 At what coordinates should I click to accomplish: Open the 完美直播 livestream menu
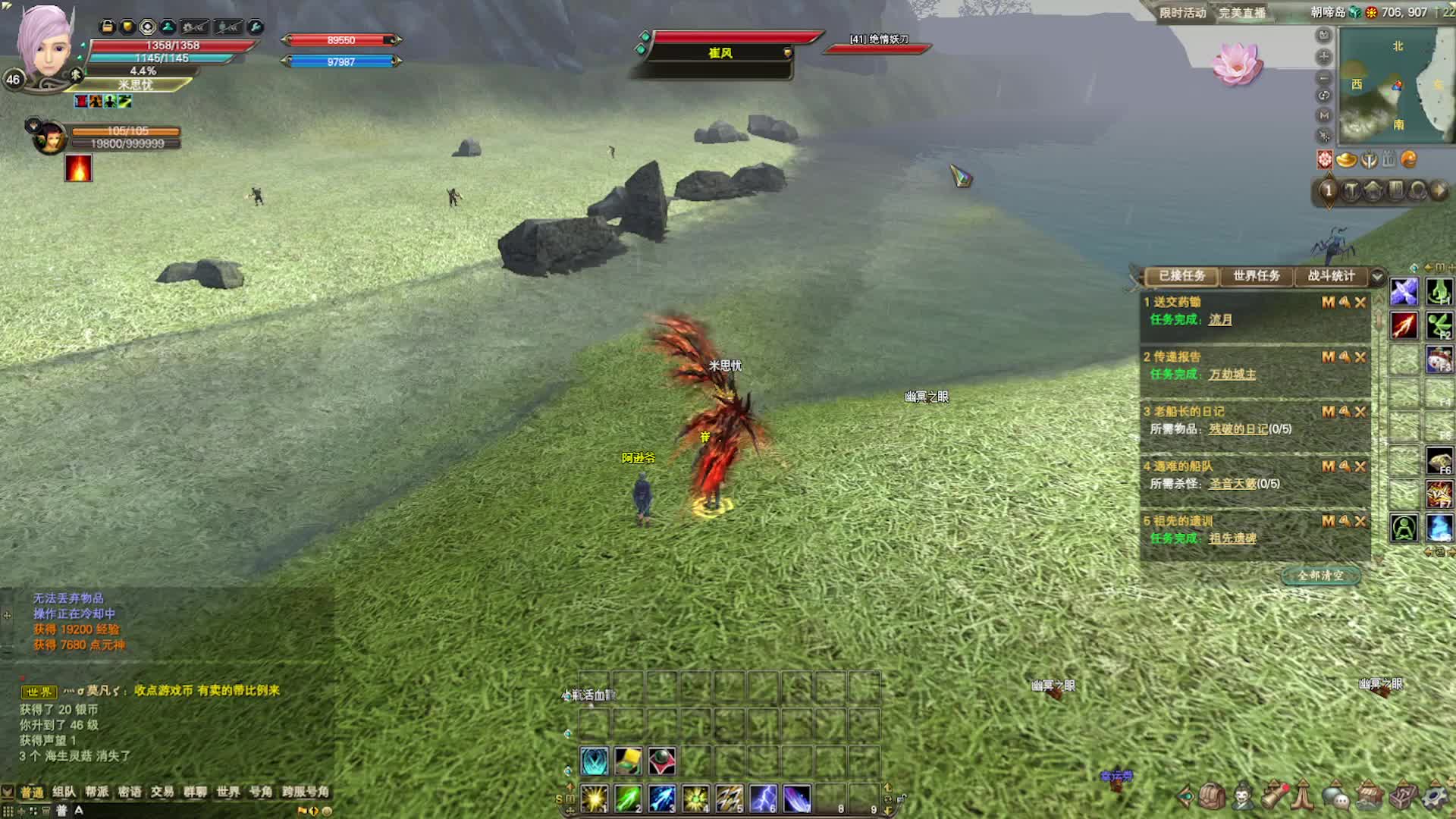click(x=1241, y=13)
